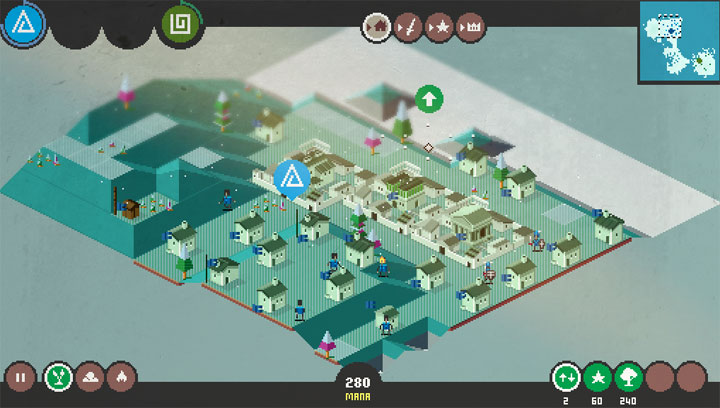
Task: Select the green spiral tribe emblem
Action: tap(182, 24)
